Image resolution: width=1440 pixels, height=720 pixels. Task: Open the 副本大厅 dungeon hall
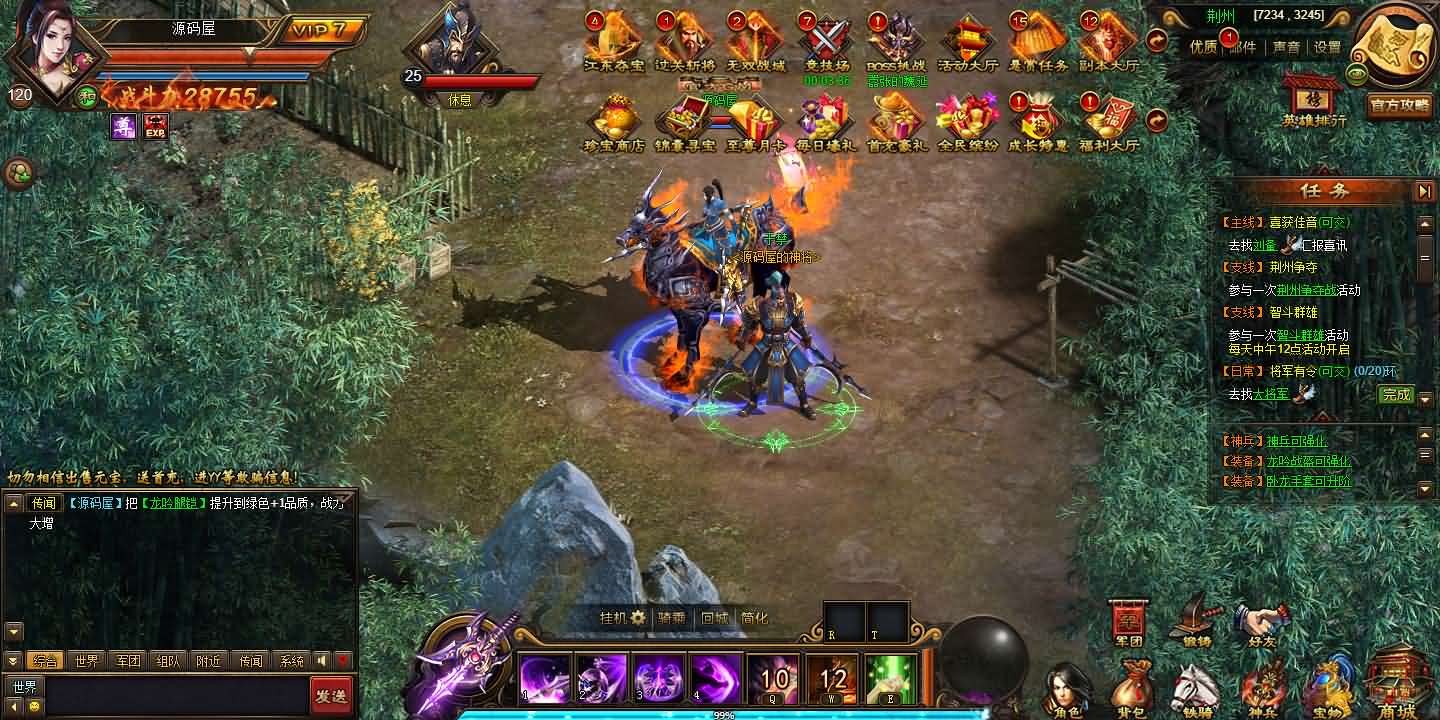(1108, 42)
